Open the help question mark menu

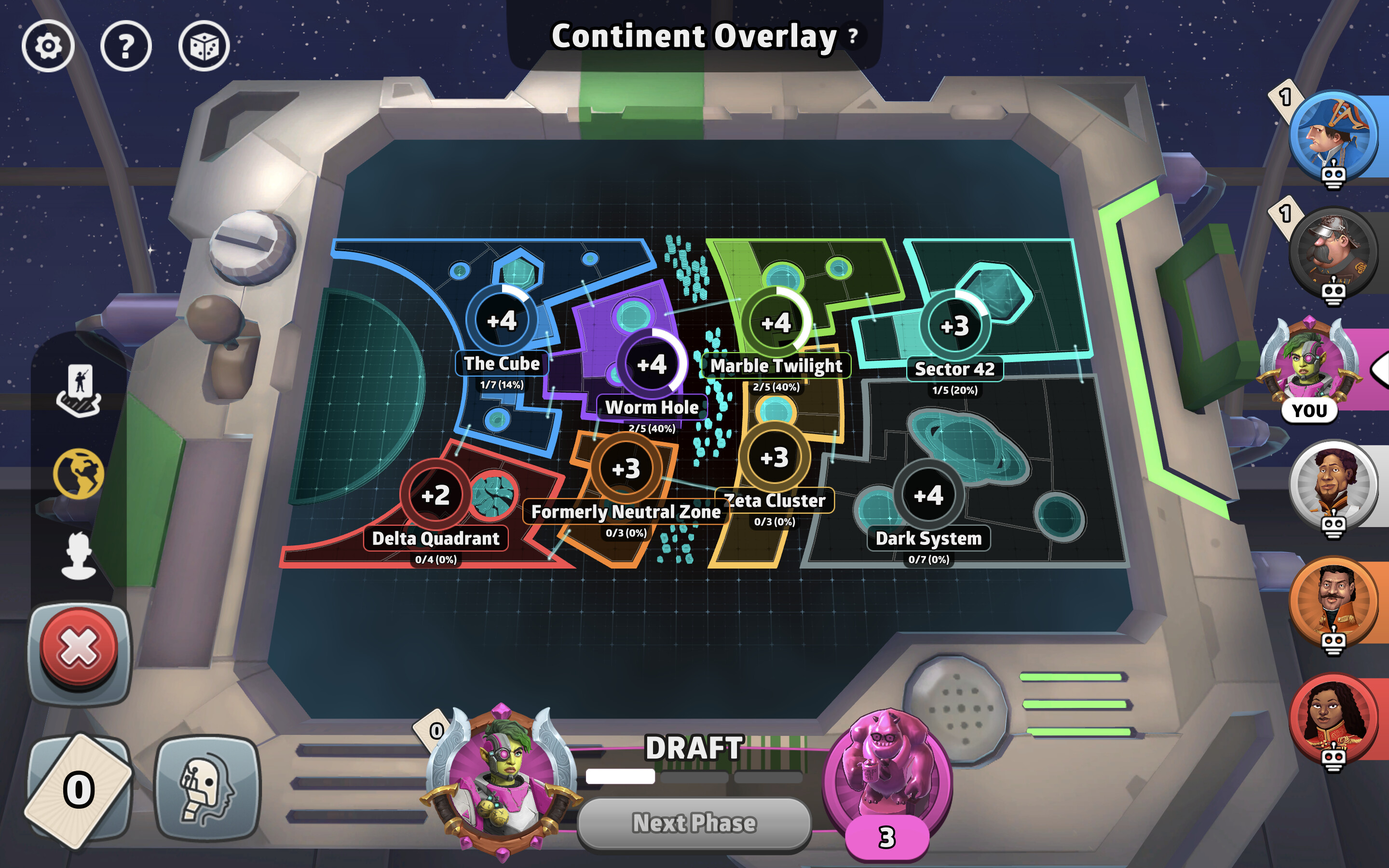(127, 45)
